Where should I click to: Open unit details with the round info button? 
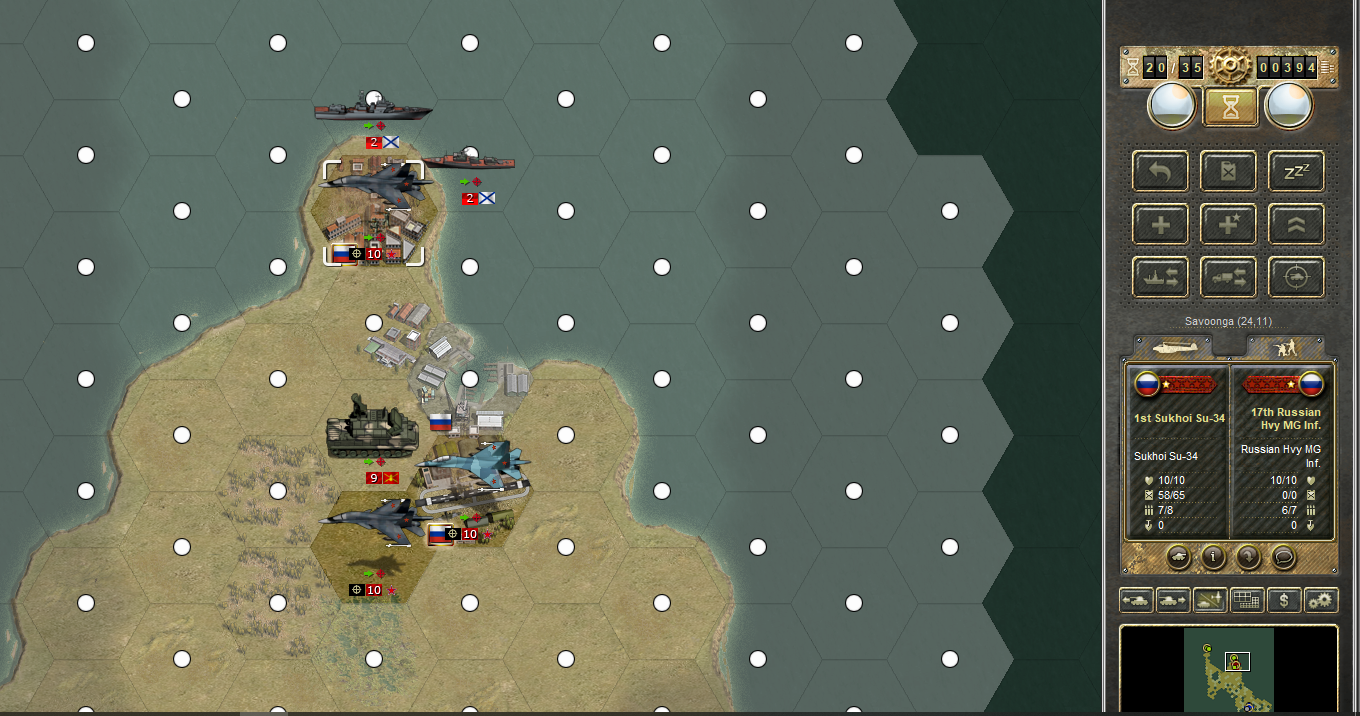click(x=1213, y=556)
